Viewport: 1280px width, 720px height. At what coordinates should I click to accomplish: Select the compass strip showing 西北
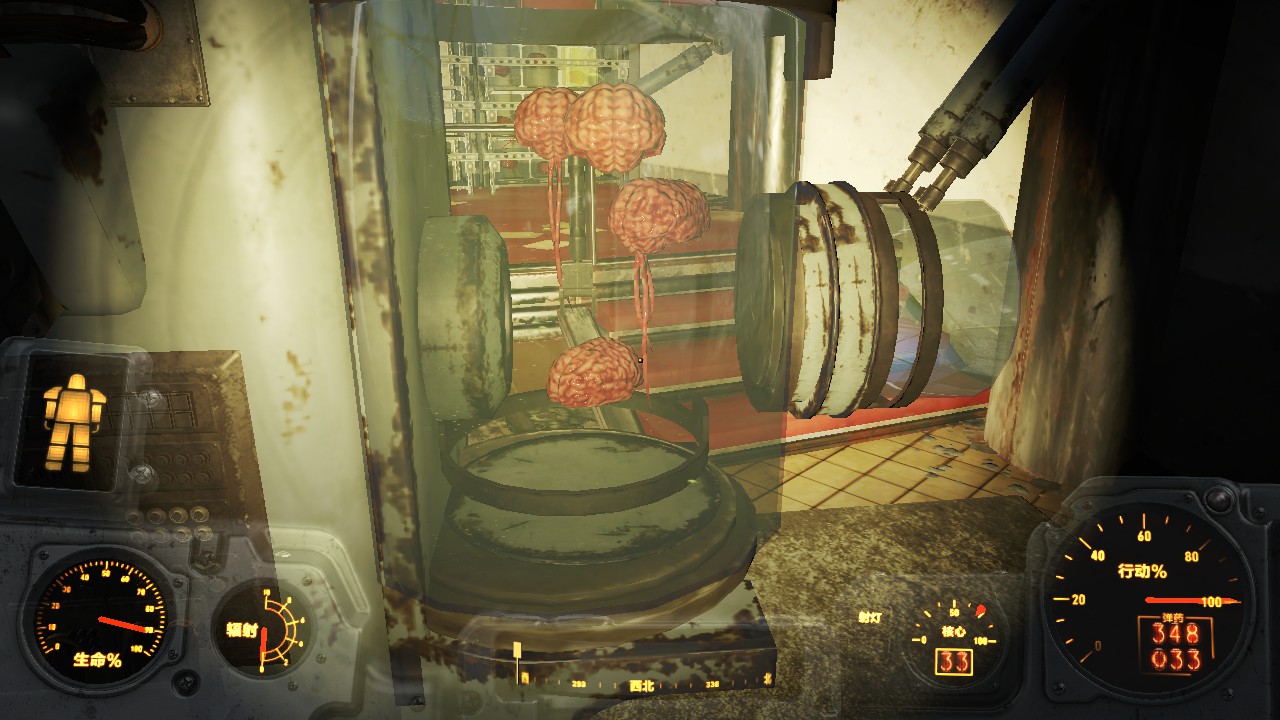[644, 685]
